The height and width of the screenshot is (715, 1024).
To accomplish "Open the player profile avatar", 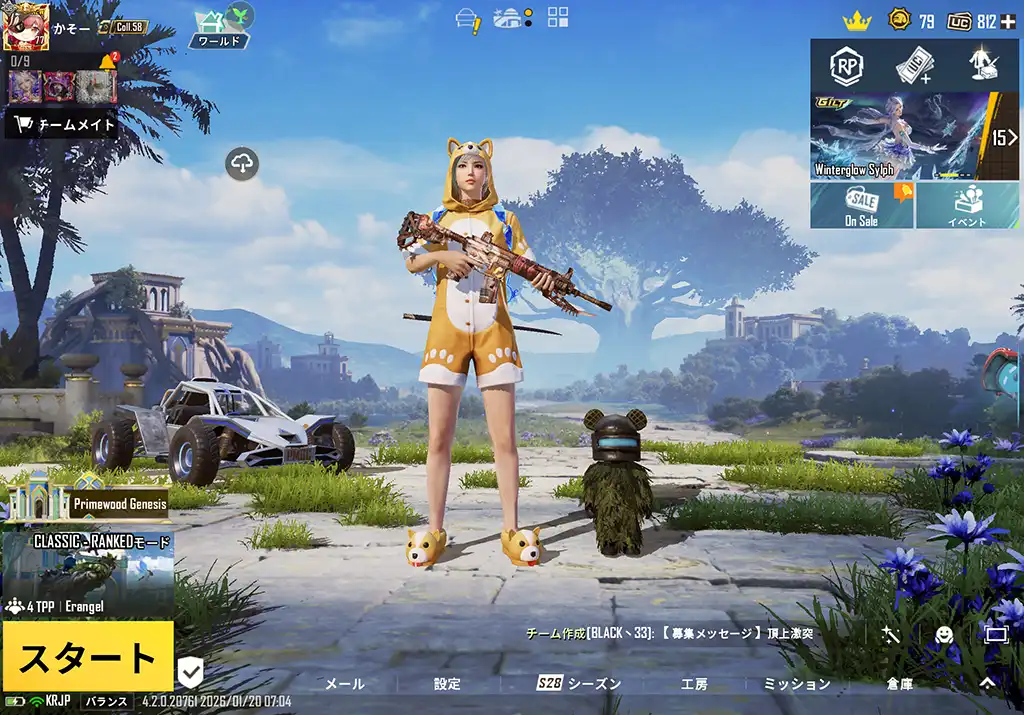I will tap(26, 26).
